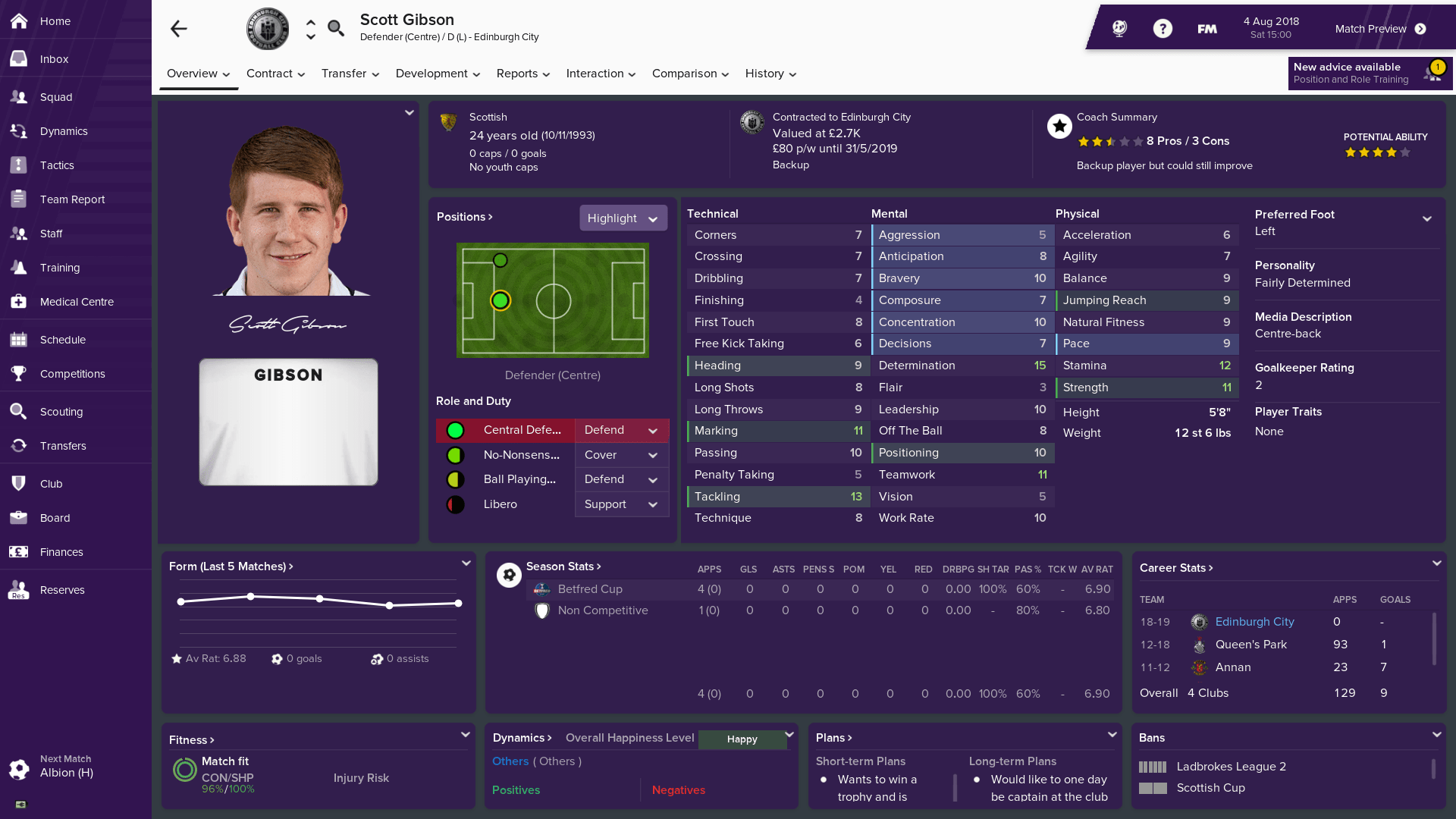Go to the Squad screen

click(x=56, y=97)
